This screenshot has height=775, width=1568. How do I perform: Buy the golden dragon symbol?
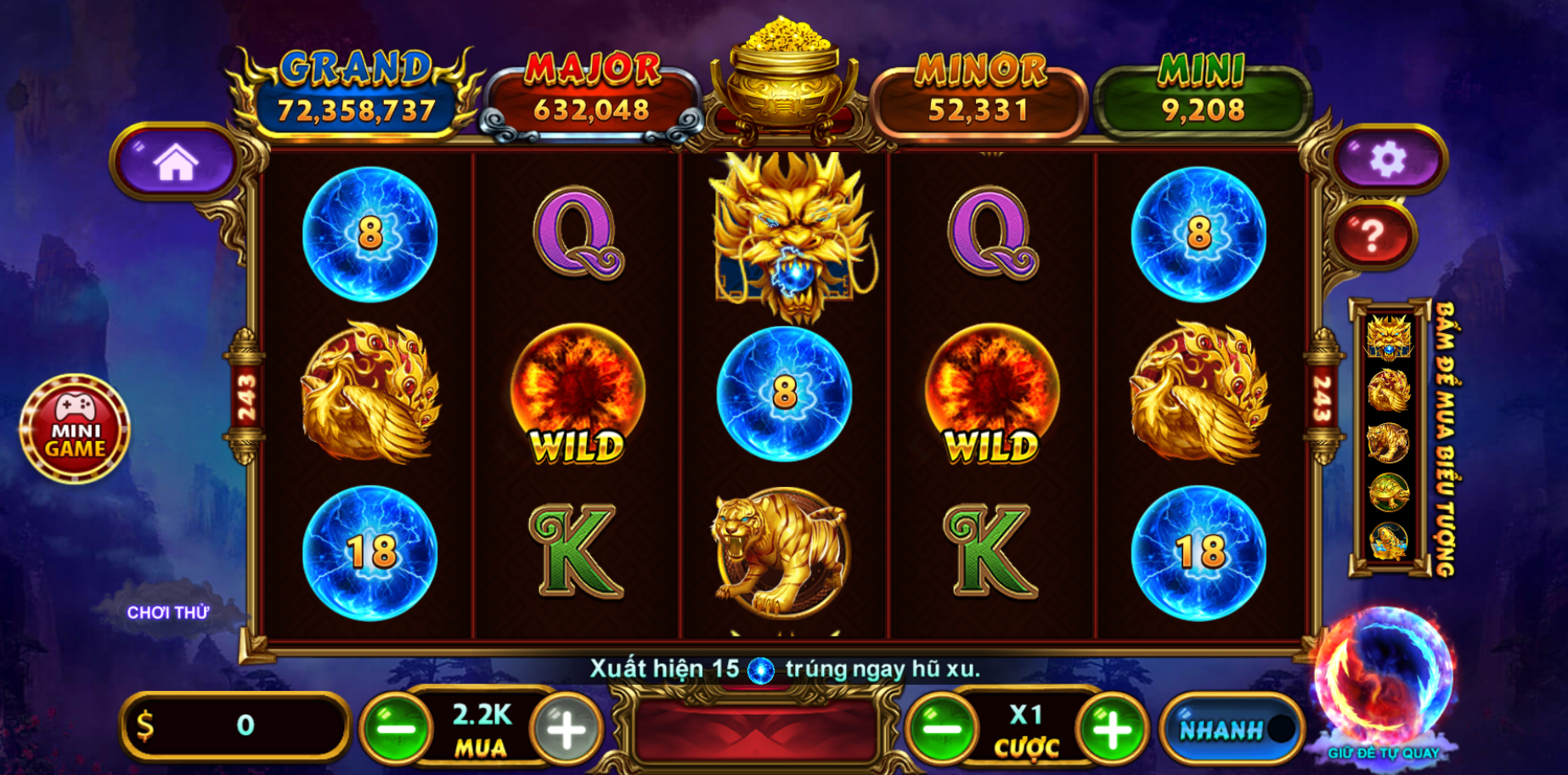coord(1389,337)
